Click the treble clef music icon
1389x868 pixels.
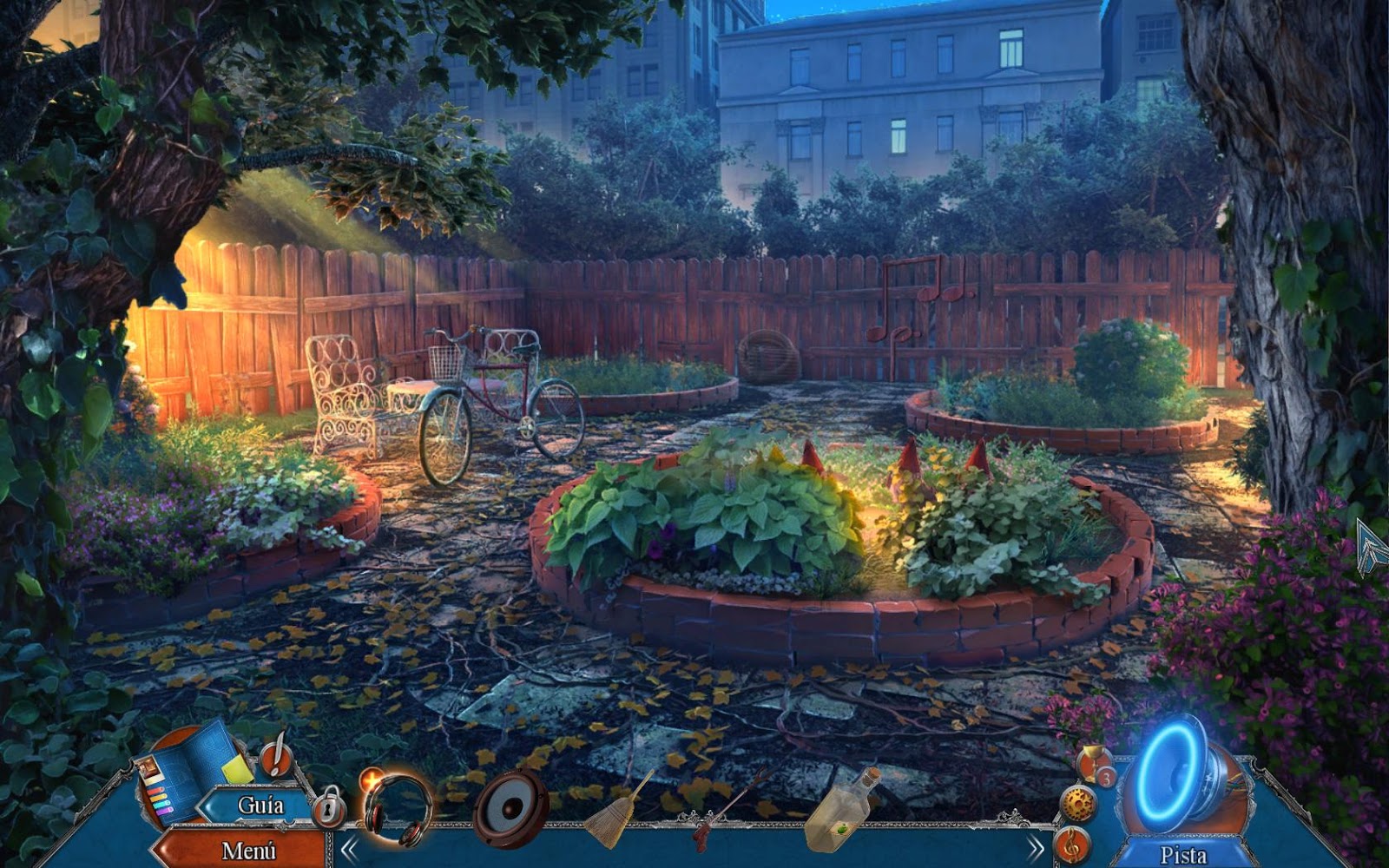tap(1070, 842)
